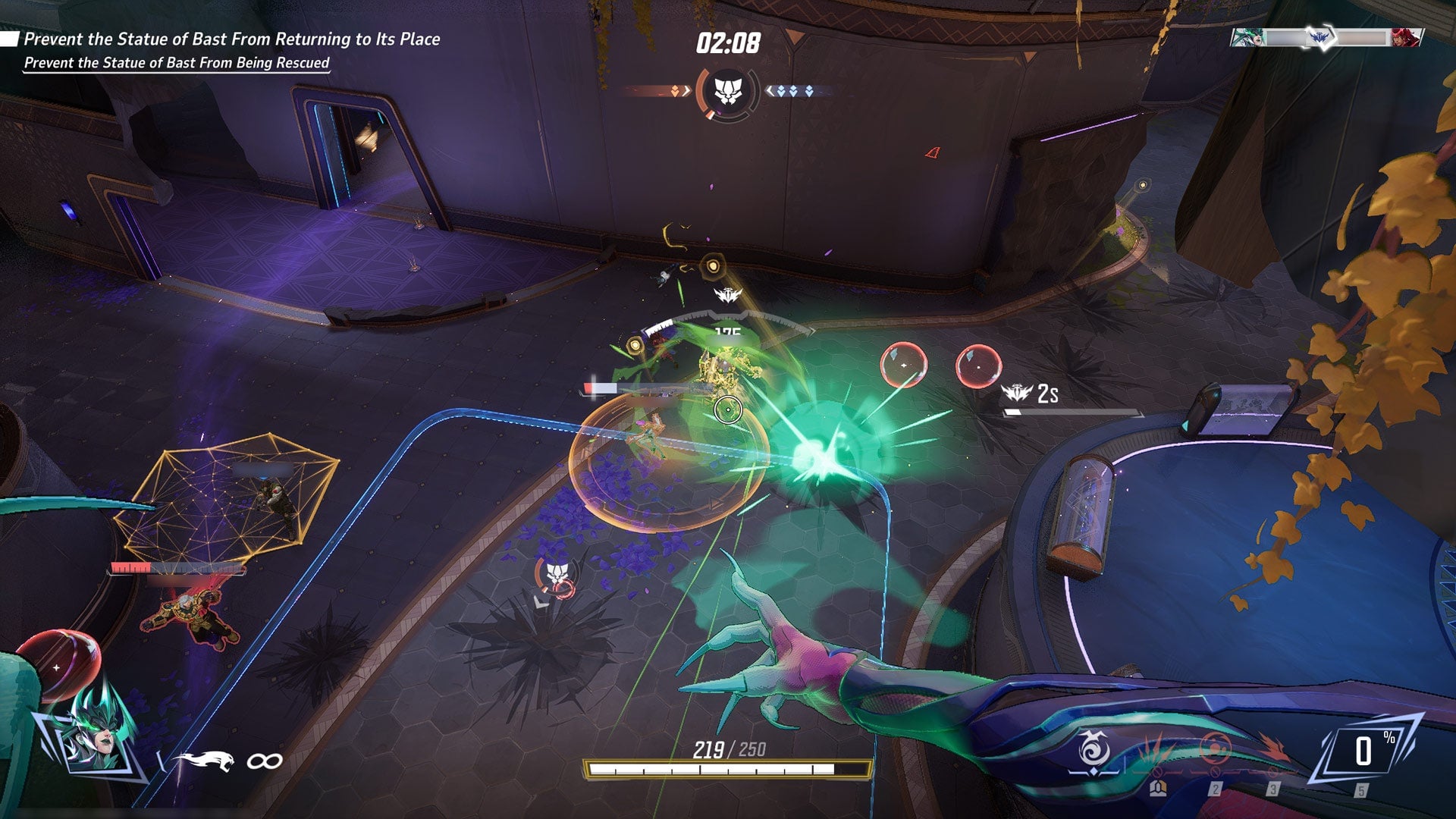
Task: Select the circular orb ability icon bound to key 2
Action: click(1216, 747)
